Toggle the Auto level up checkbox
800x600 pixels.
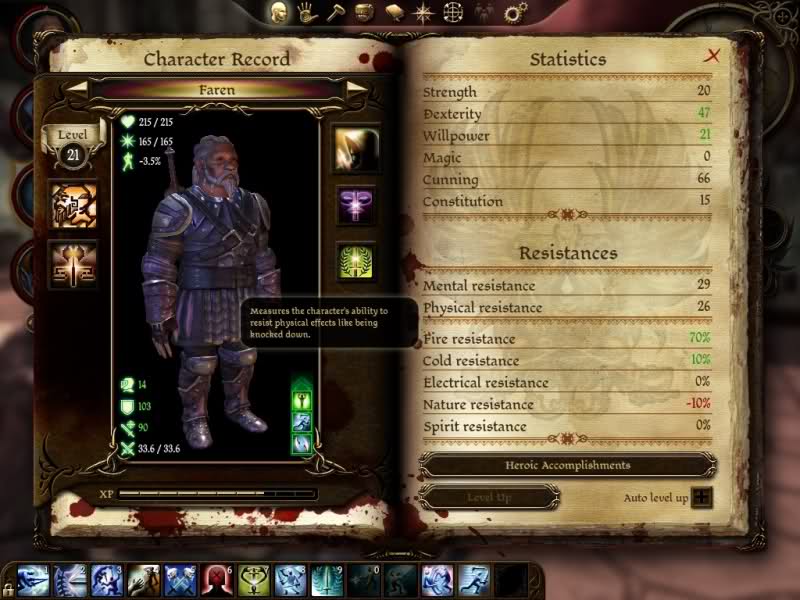click(x=704, y=496)
